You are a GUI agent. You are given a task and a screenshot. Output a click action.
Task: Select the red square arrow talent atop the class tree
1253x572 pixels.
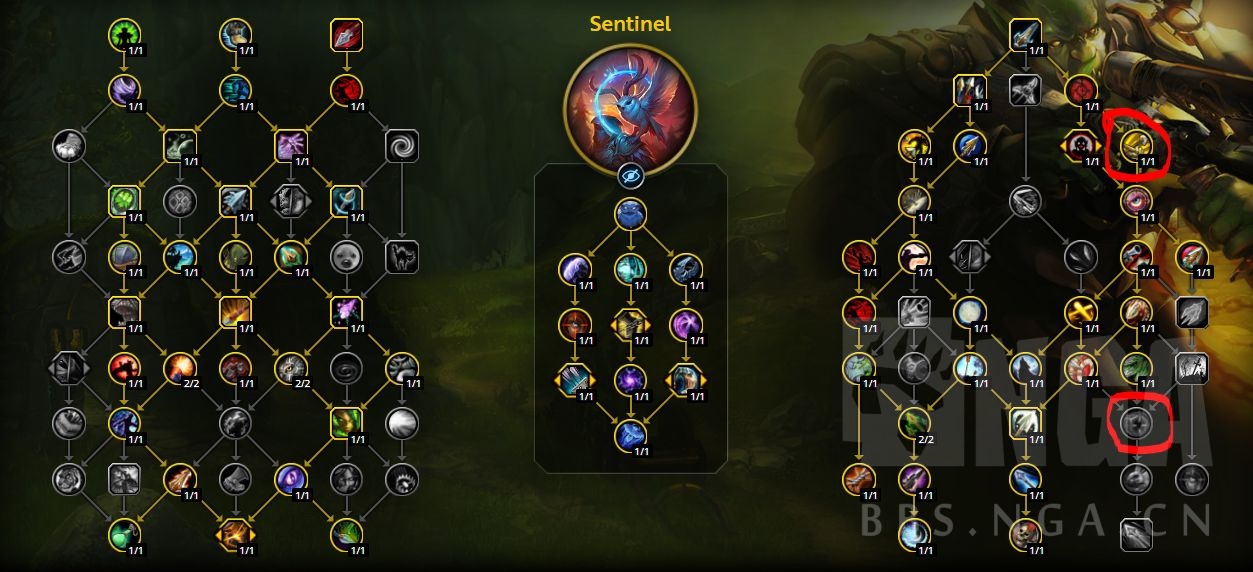tap(346, 36)
